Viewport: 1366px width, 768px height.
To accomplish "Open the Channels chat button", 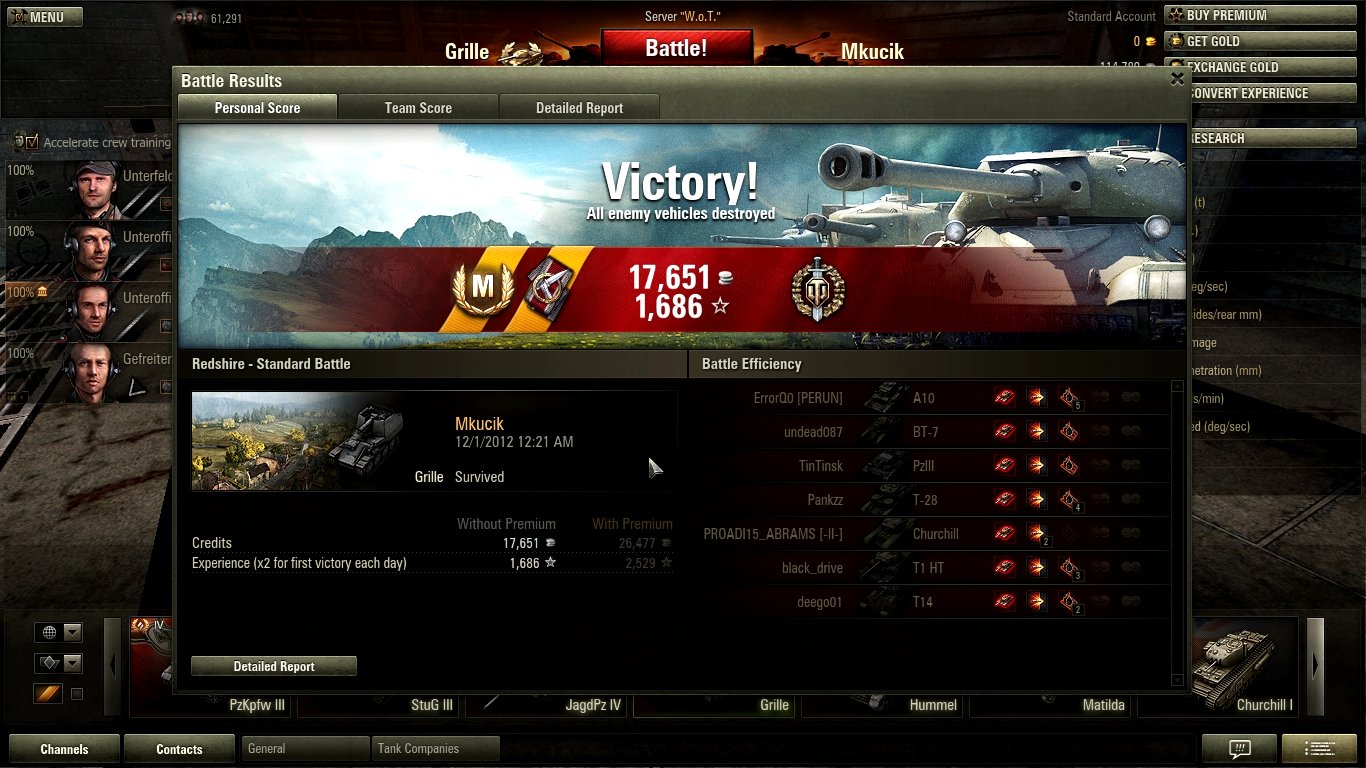I will pos(64,749).
